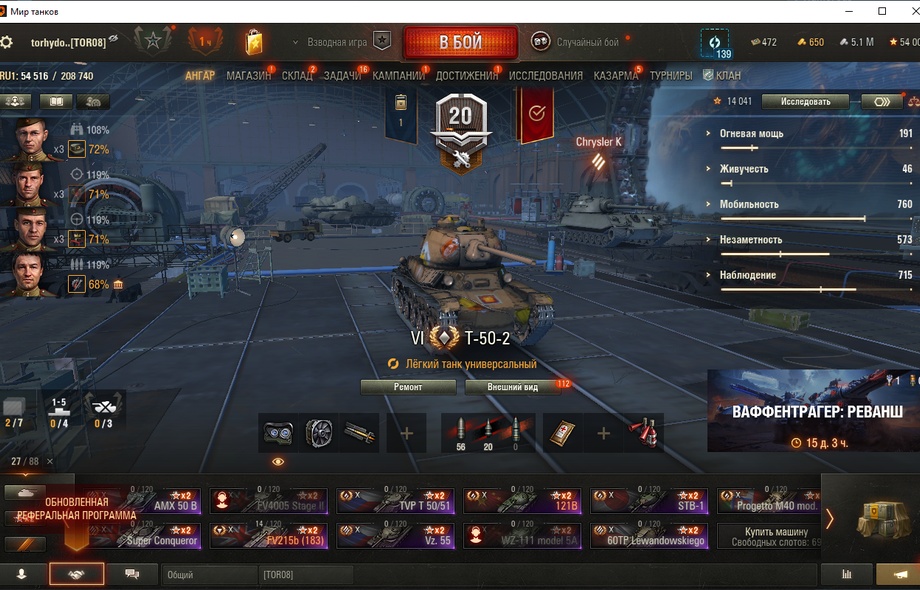The height and width of the screenshot is (590, 920).
Task: Show the ДОСТИЖЕНИЯ achievements tab
Action: [x=466, y=76]
